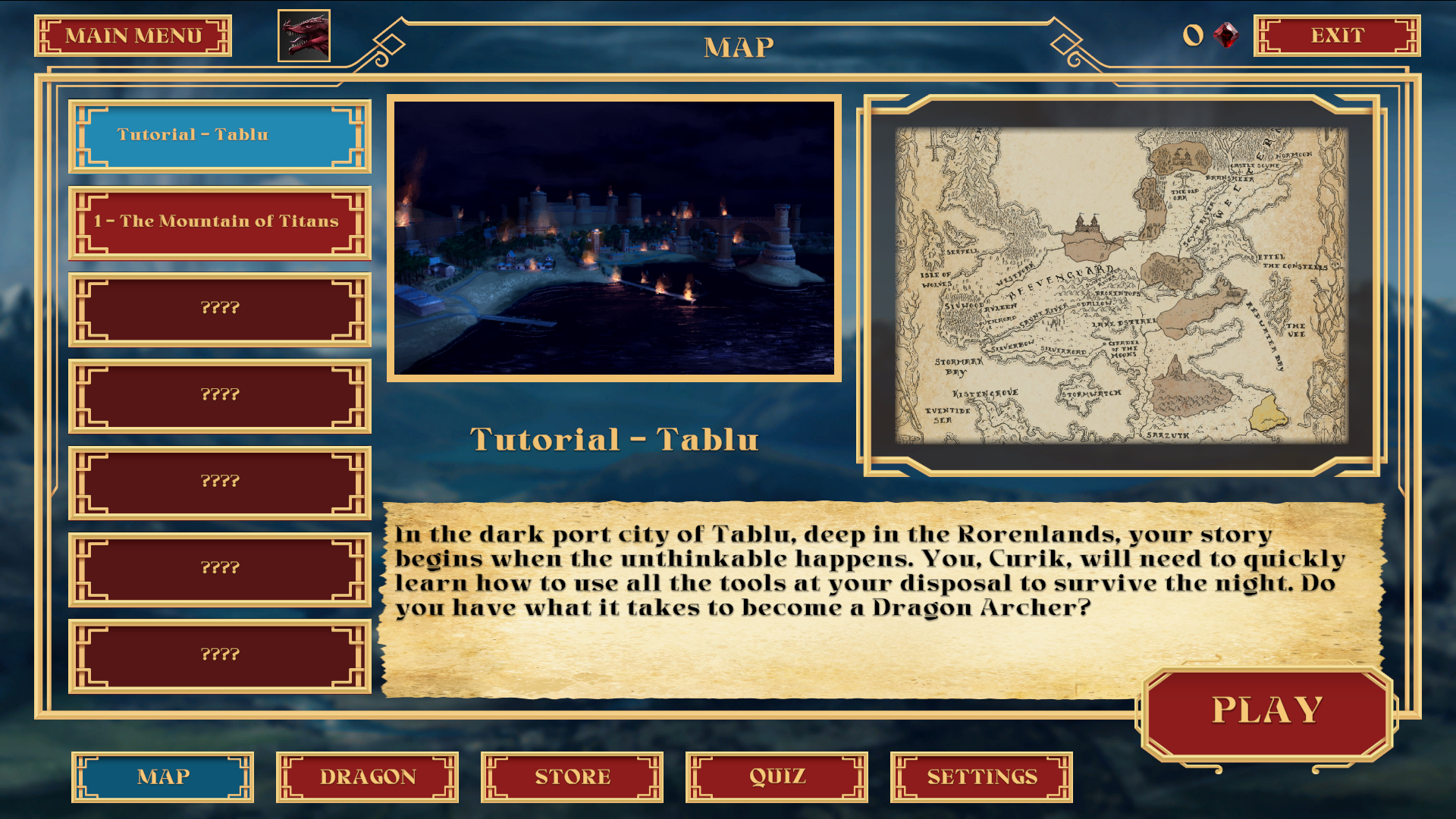Image resolution: width=1456 pixels, height=819 pixels.
Task: Return to the Main Menu
Action: 133,36
